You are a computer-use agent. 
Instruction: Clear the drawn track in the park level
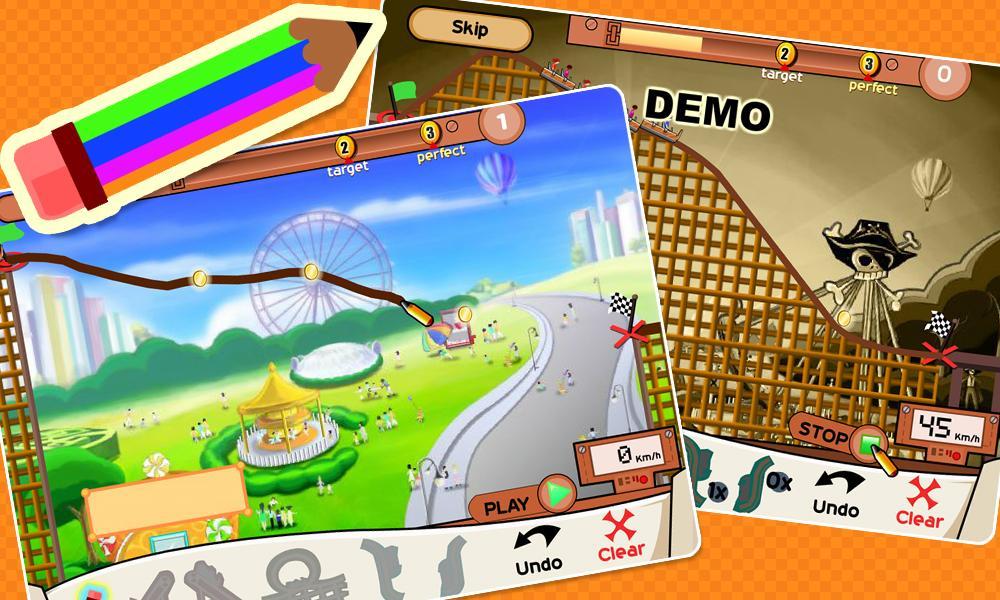coord(622,538)
